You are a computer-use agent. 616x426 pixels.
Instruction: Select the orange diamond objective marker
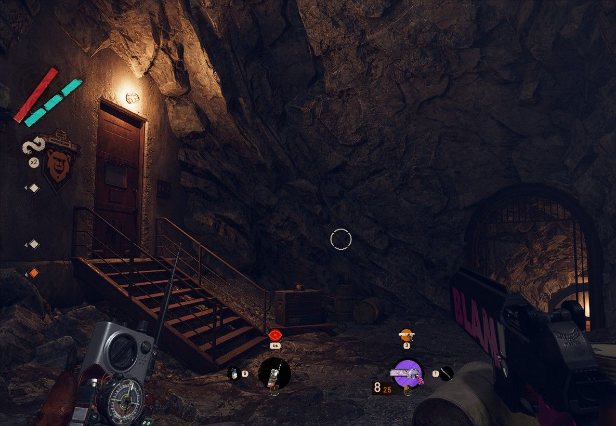click(33, 273)
